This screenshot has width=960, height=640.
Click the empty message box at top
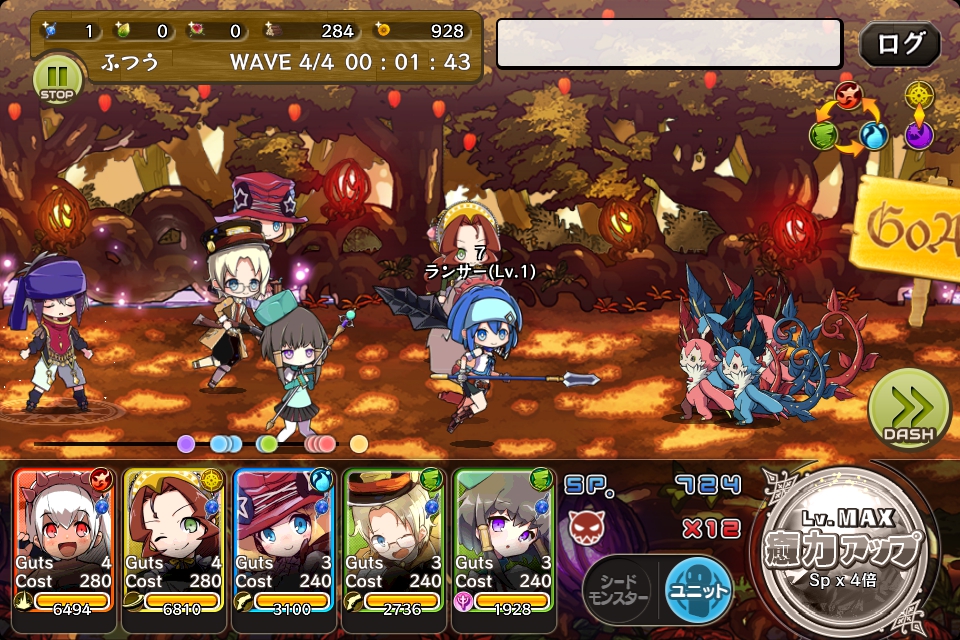[669, 44]
